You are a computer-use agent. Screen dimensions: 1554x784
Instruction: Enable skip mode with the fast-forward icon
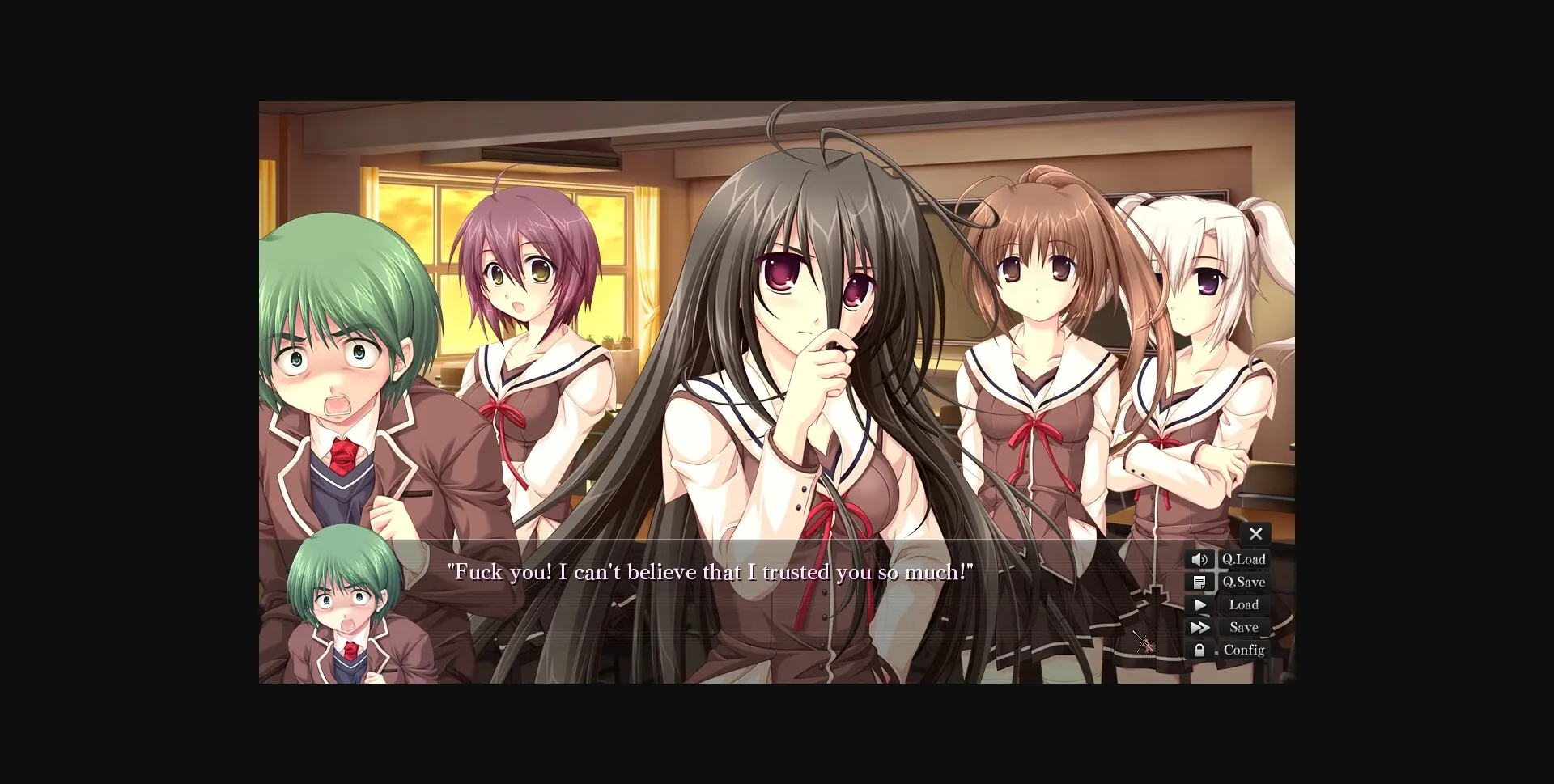[x=1201, y=627]
